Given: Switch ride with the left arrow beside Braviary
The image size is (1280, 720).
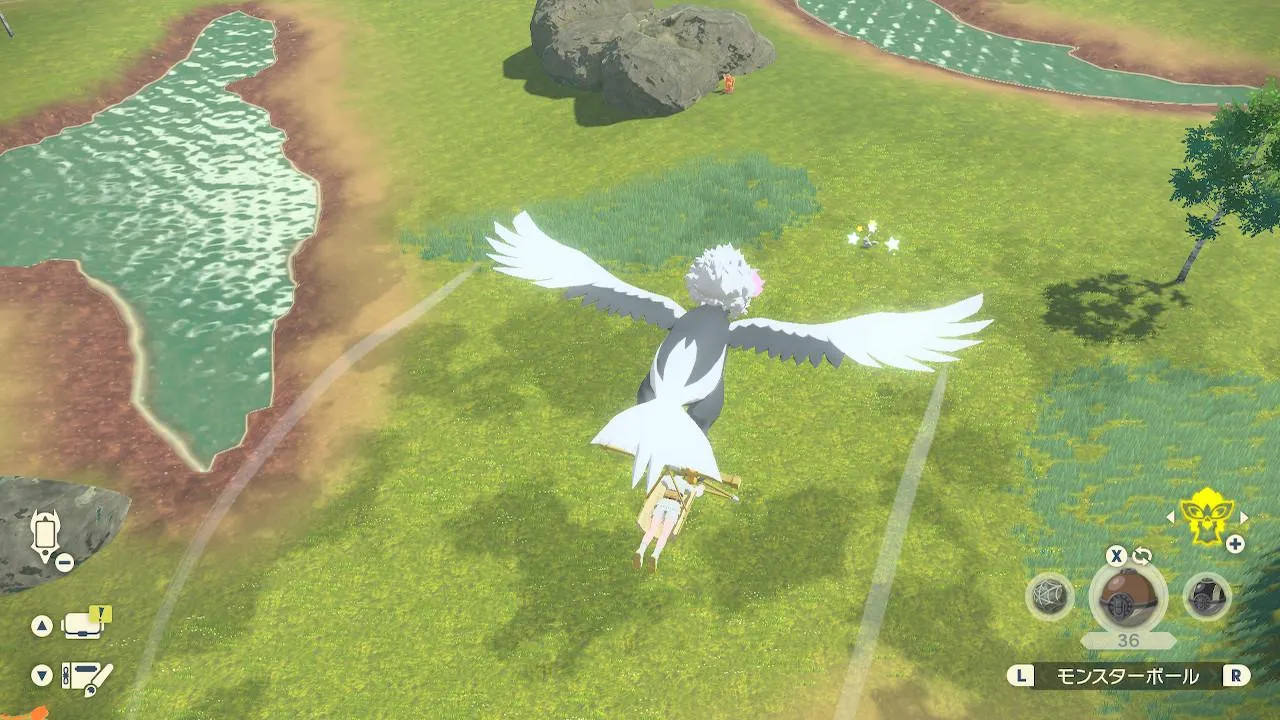Looking at the screenshot, I should click(1171, 517).
